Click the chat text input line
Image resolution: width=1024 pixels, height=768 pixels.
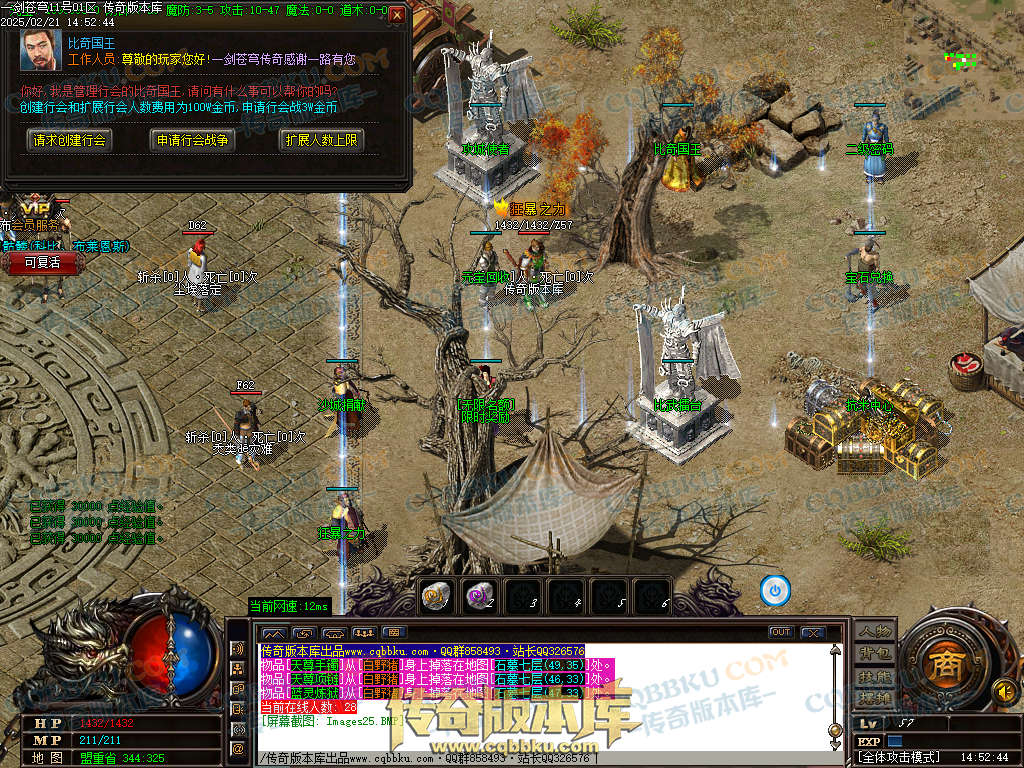coord(540,759)
